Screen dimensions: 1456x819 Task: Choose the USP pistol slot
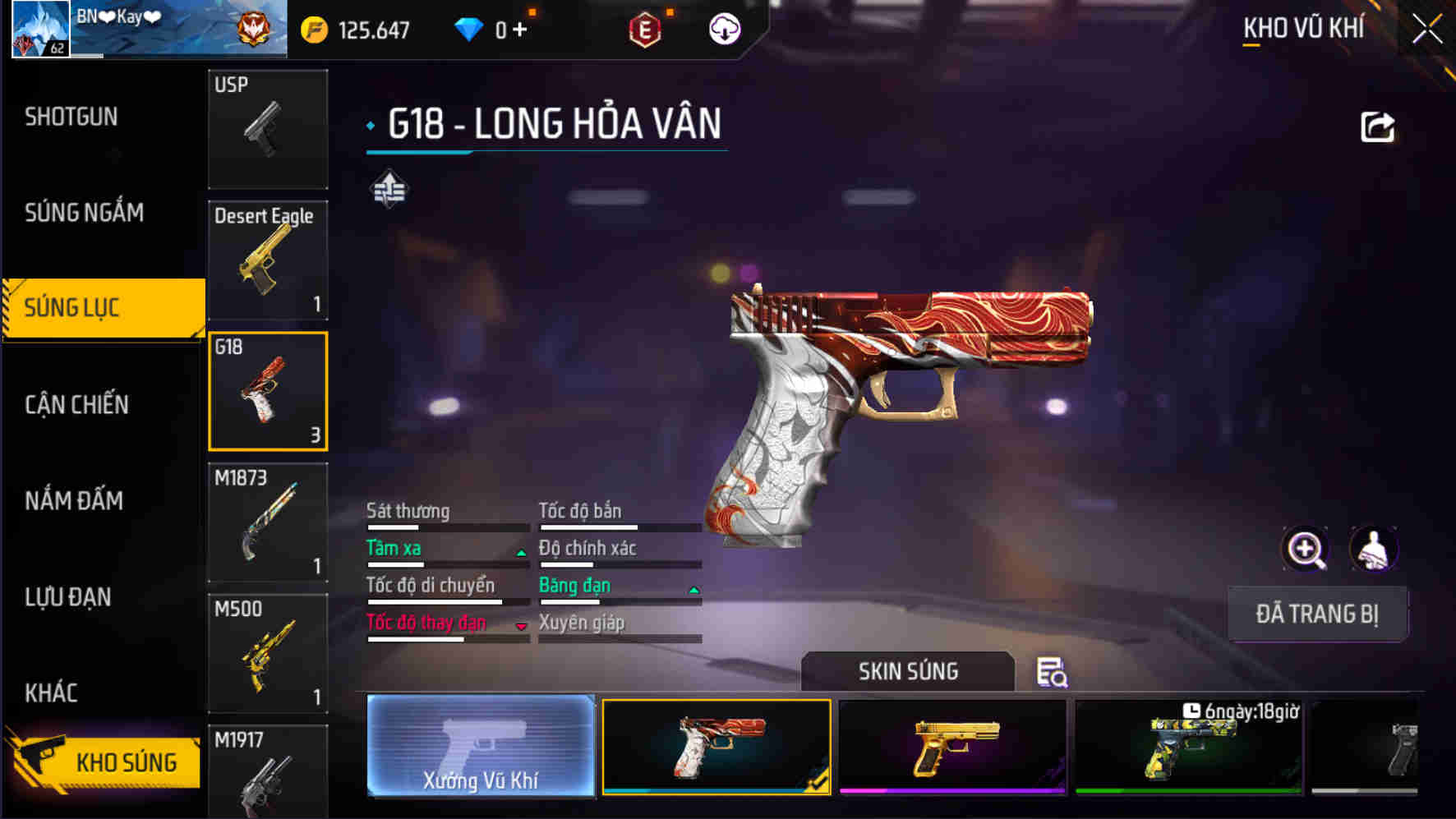(x=268, y=129)
